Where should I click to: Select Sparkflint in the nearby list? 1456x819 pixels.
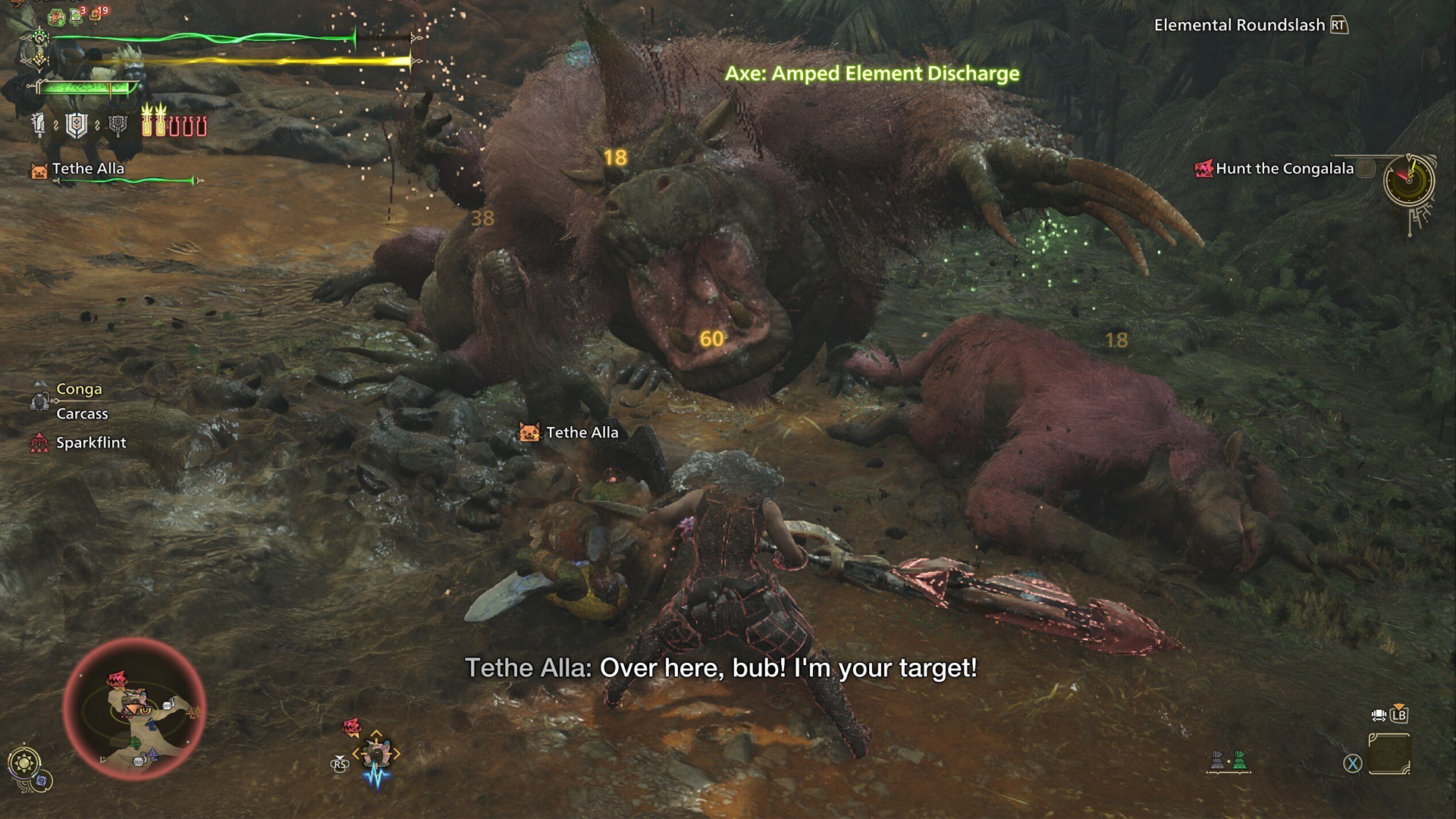tap(90, 443)
